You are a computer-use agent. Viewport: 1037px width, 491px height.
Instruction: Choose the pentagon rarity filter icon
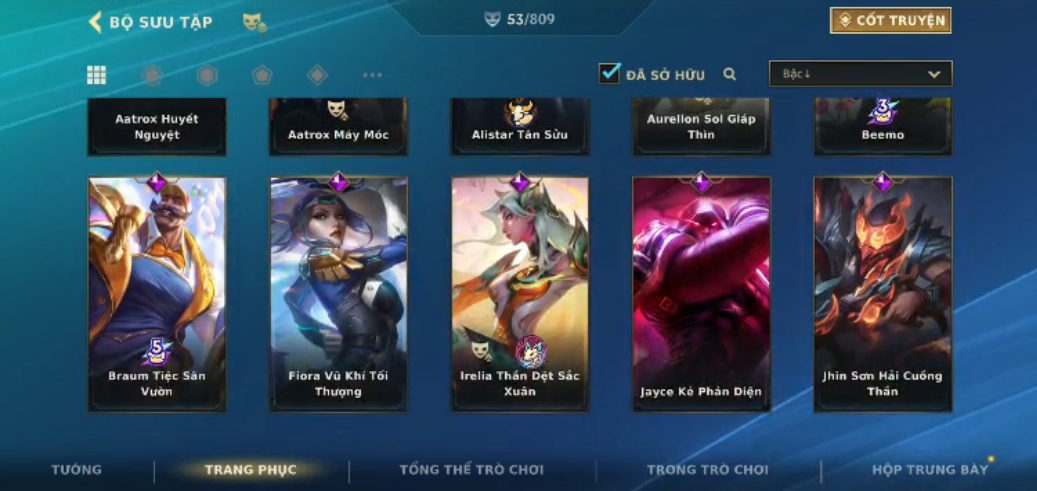pyautogui.click(x=261, y=75)
